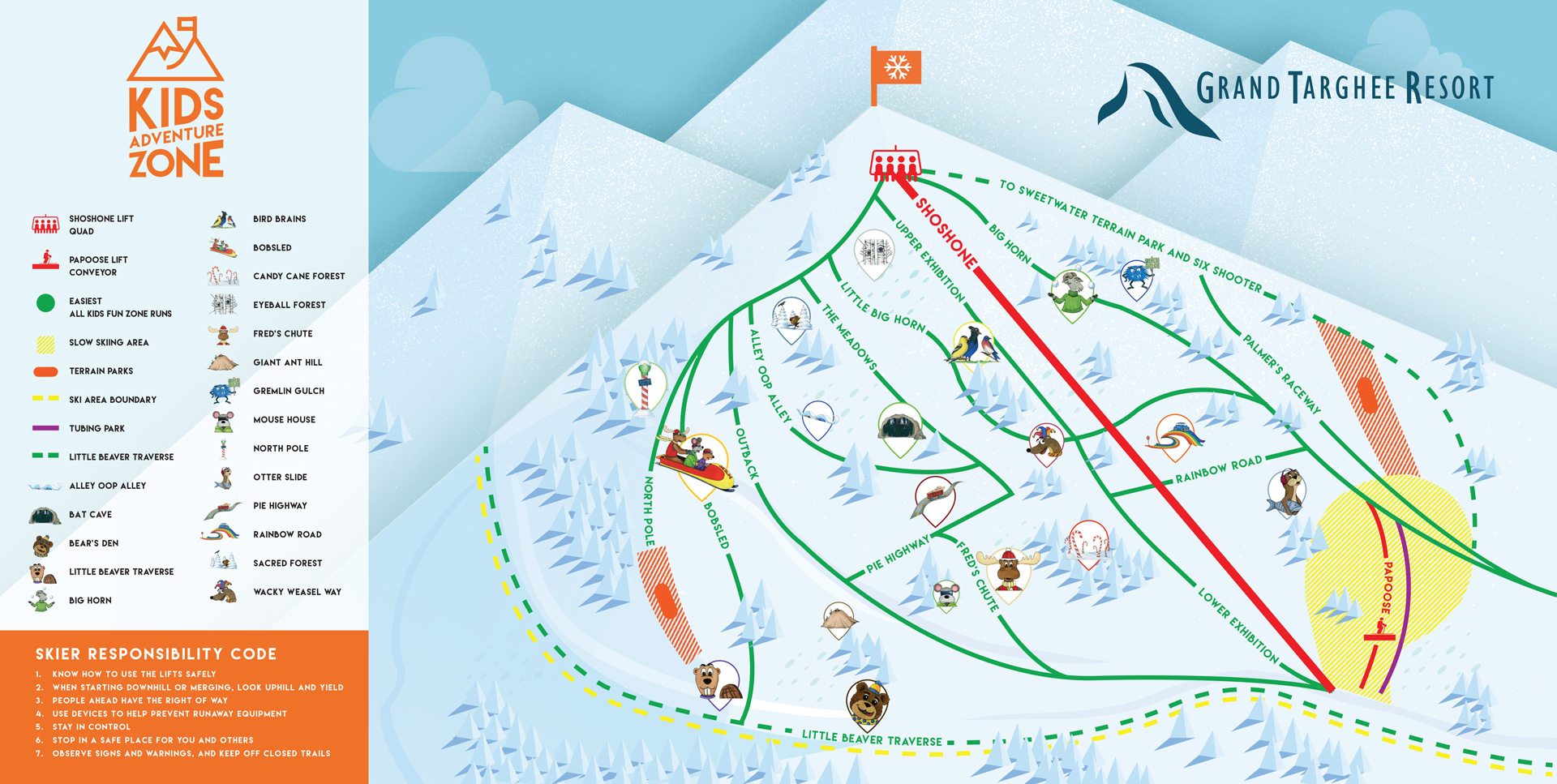Select the Rainbow Road map pin
The width and height of the screenshot is (1557, 784).
1174,435
